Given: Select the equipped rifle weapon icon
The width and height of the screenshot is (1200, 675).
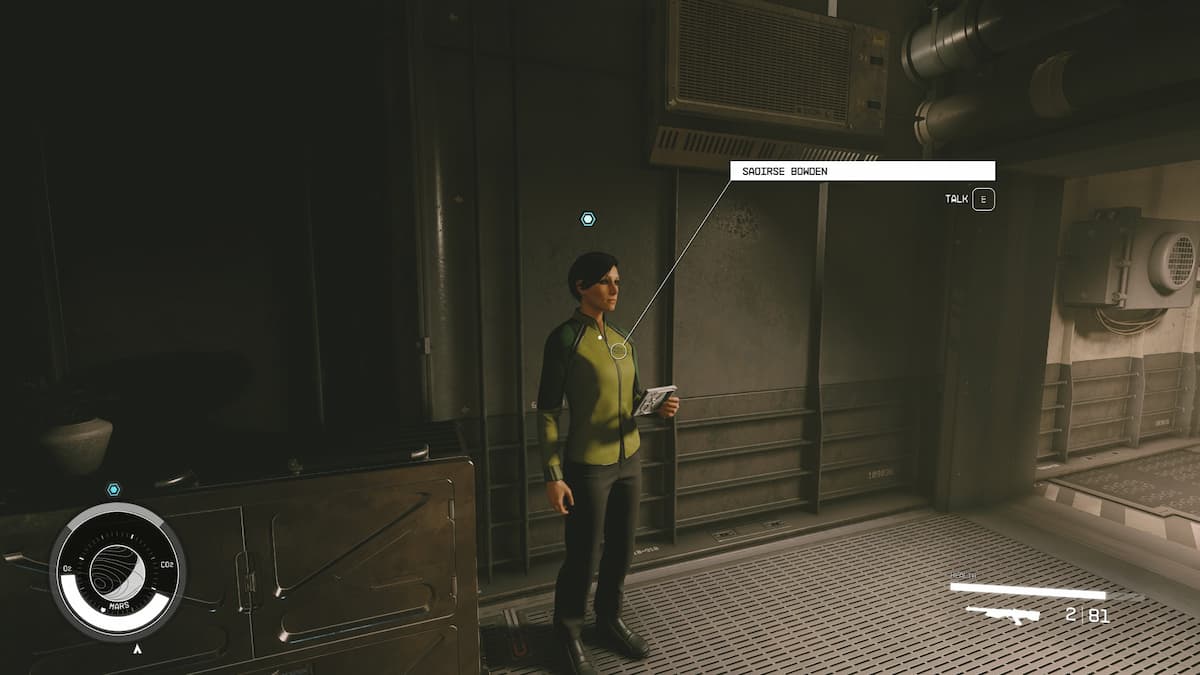Looking at the screenshot, I should (x=1002, y=614).
